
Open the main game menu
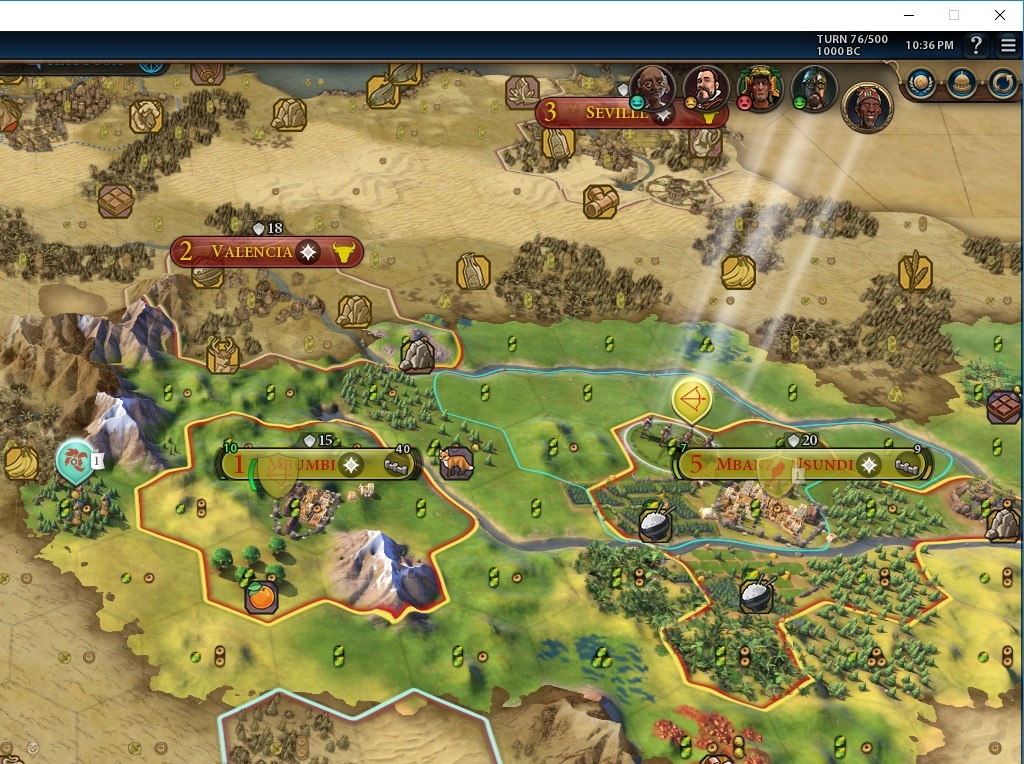1007,45
